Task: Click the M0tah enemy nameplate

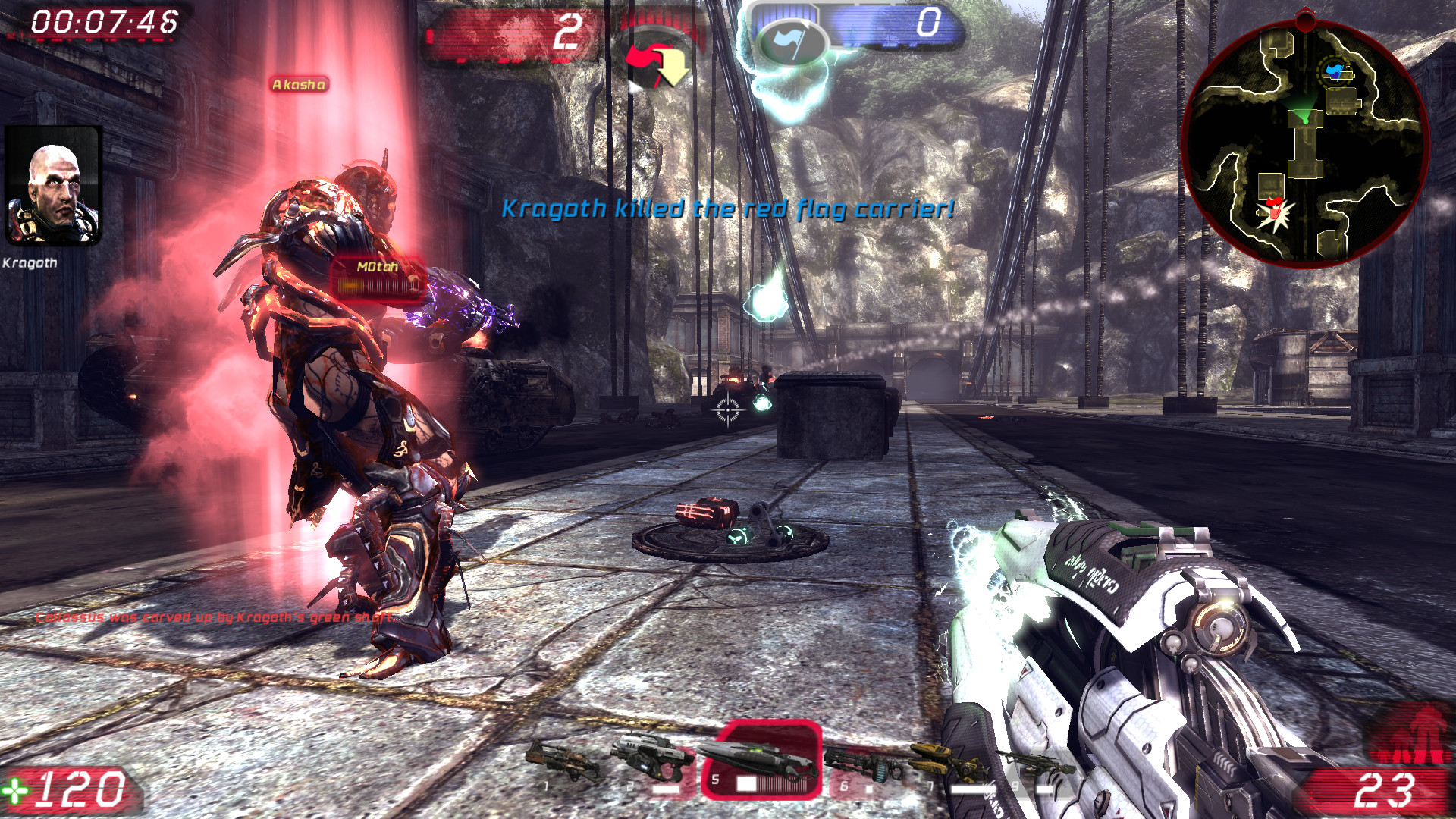Action: pos(377,267)
